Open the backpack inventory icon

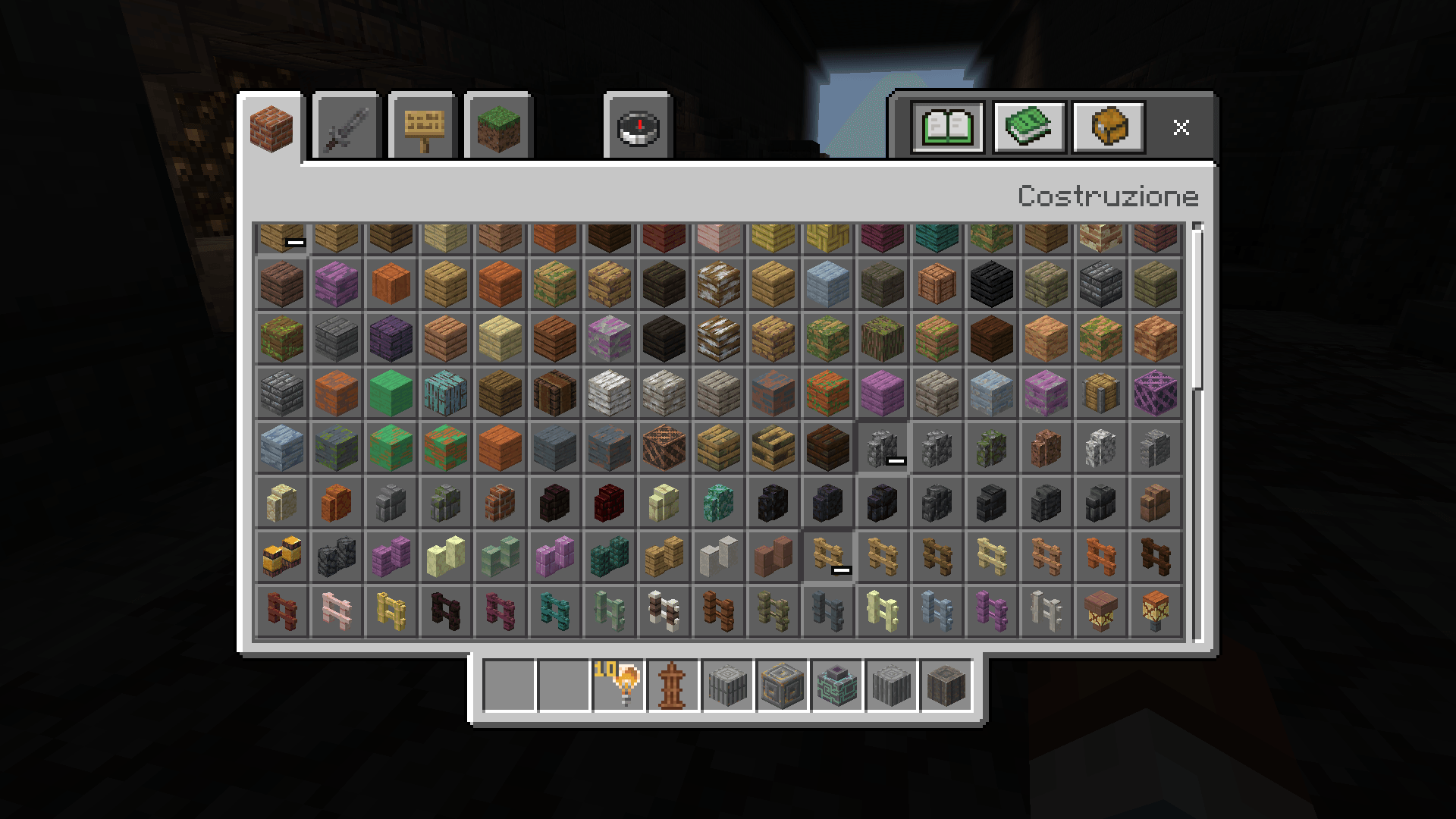coord(1107,127)
